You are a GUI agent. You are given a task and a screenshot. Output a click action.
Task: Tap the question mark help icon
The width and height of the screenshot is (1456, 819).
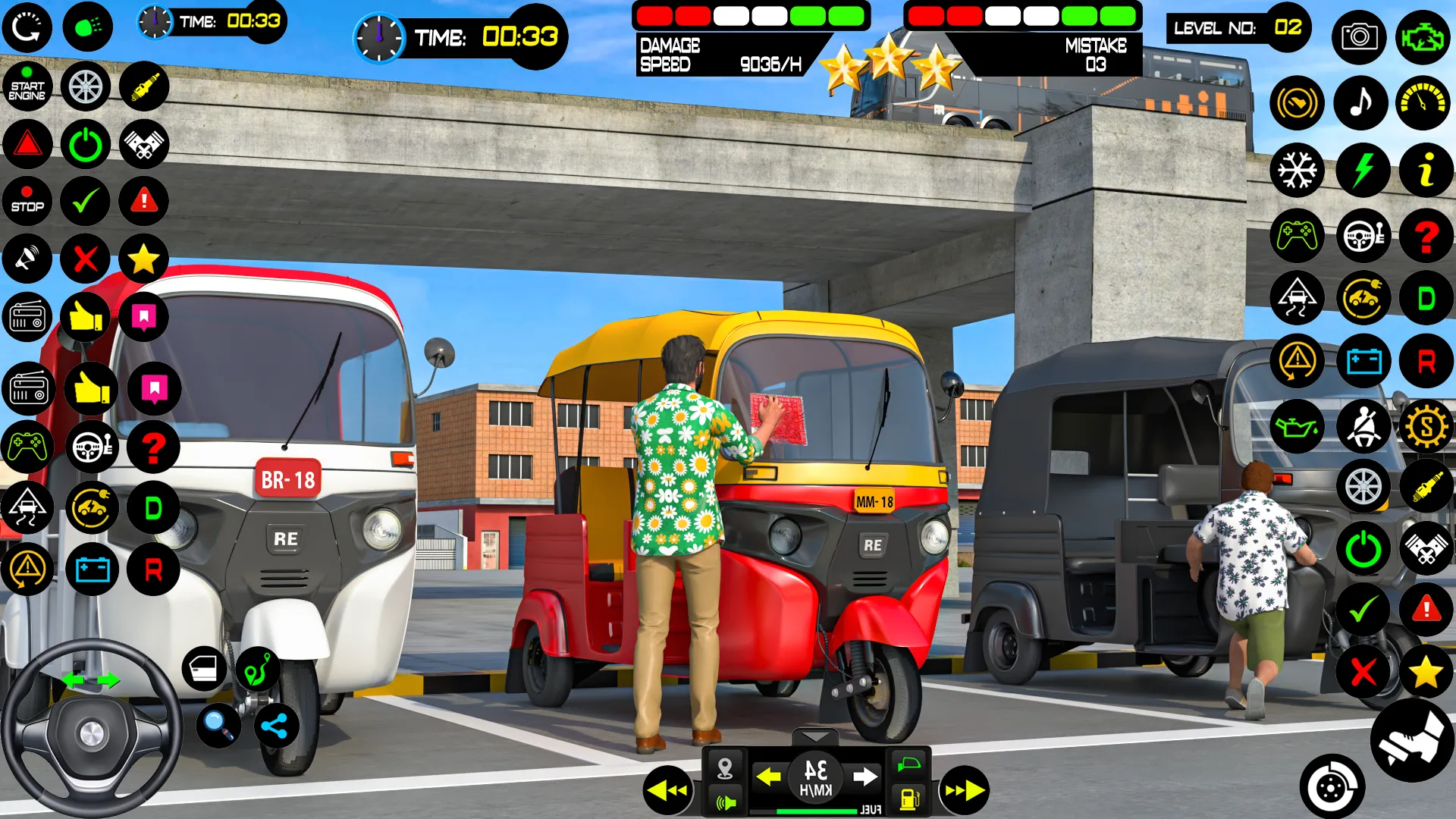[x=1426, y=237]
